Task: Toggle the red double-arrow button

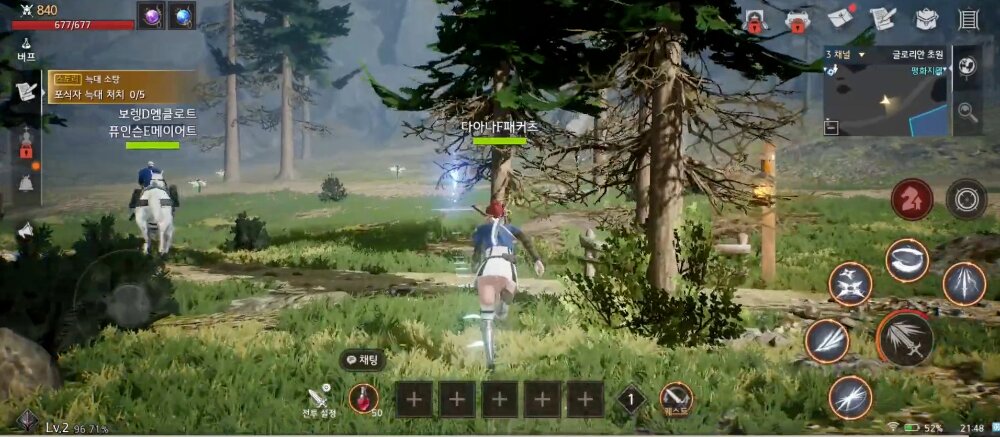Action: pos(912,199)
